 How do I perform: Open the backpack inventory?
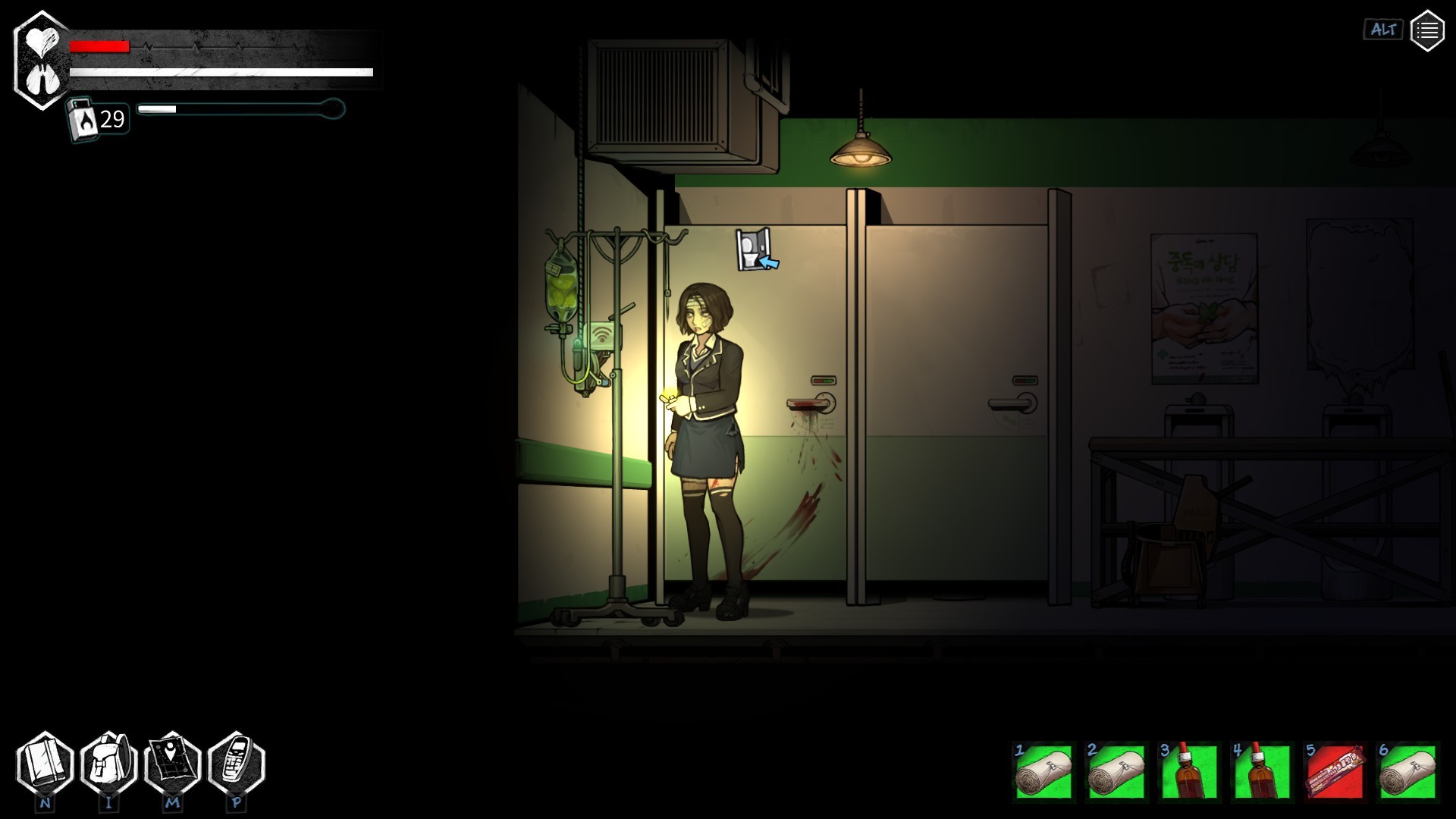tap(108, 764)
